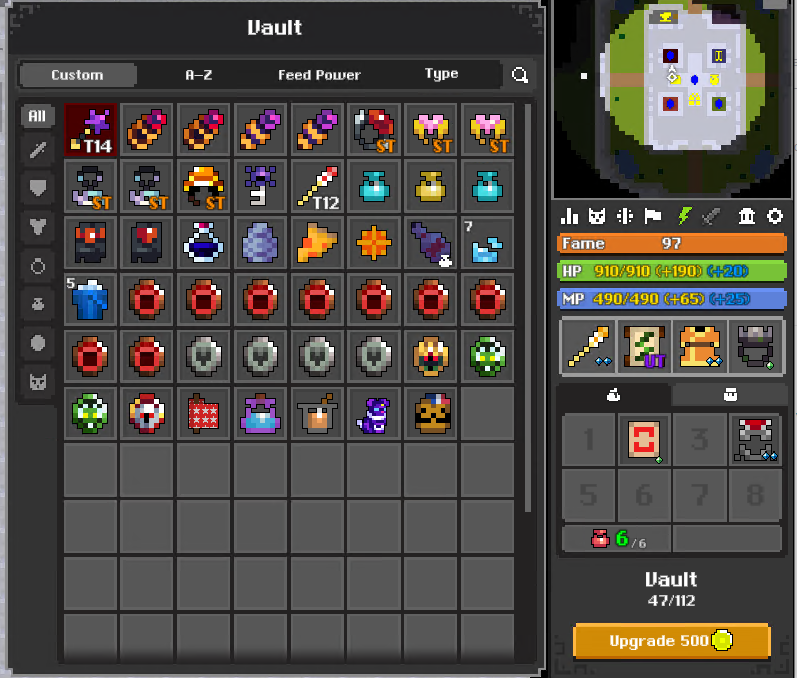The height and width of the screenshot is (678, 797).
Task: Open the vault search magnifier
Action: 520,75
